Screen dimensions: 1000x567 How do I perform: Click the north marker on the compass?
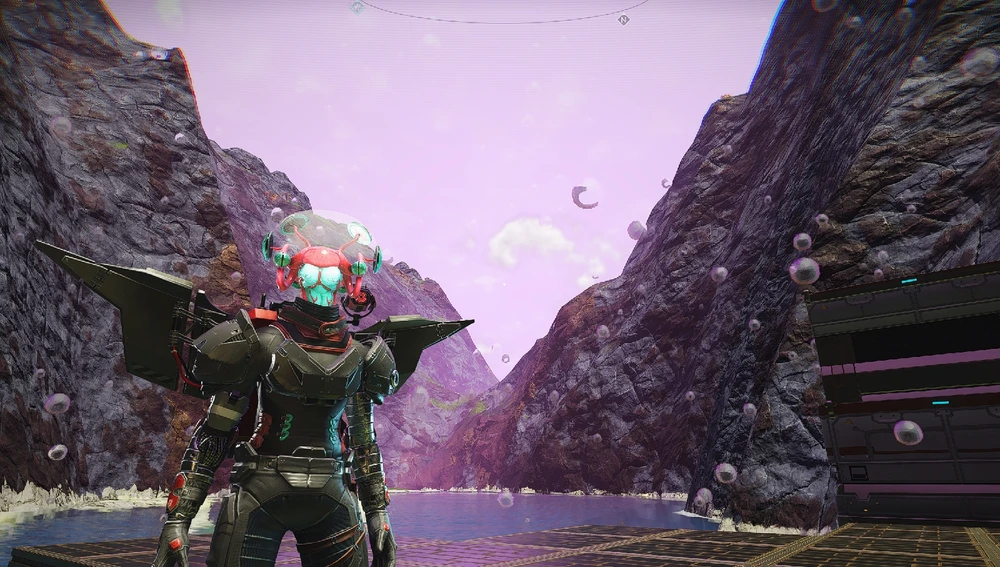click(624, 19)
